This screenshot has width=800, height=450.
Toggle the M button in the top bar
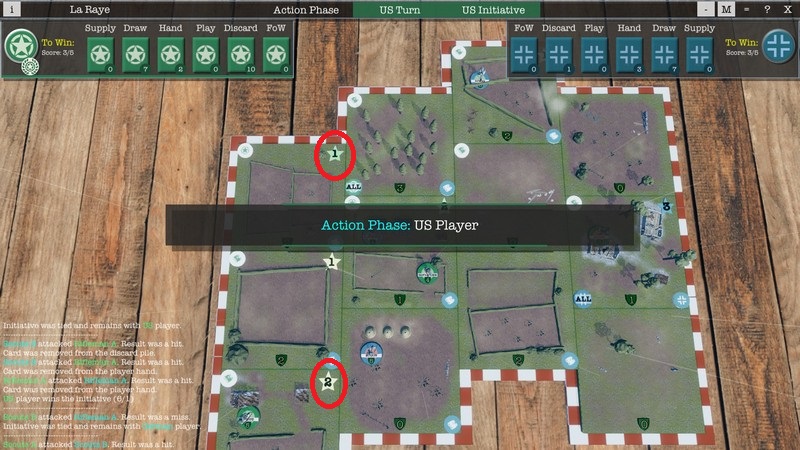(727, 9)
